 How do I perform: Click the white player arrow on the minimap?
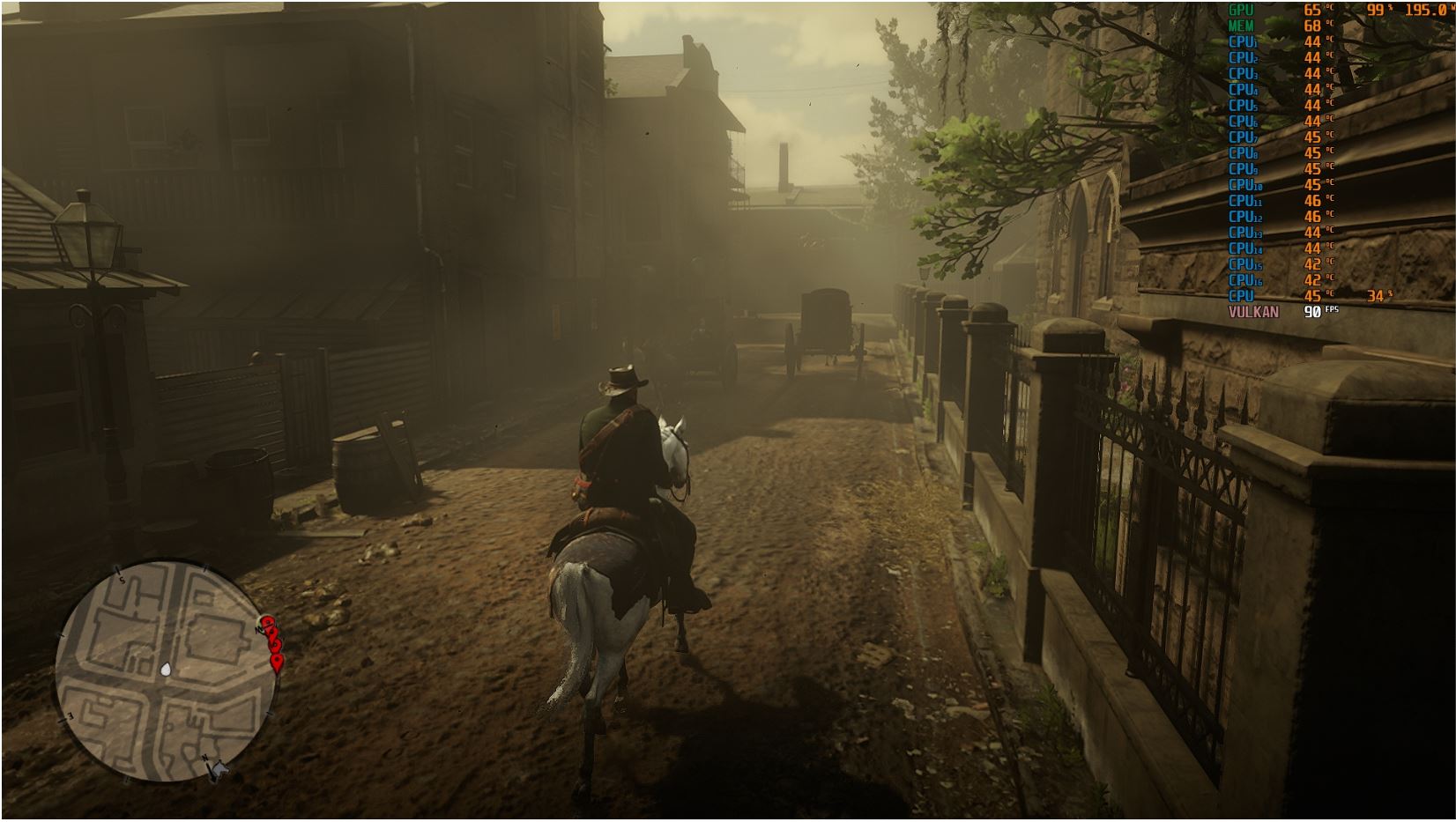pos(165,671)
